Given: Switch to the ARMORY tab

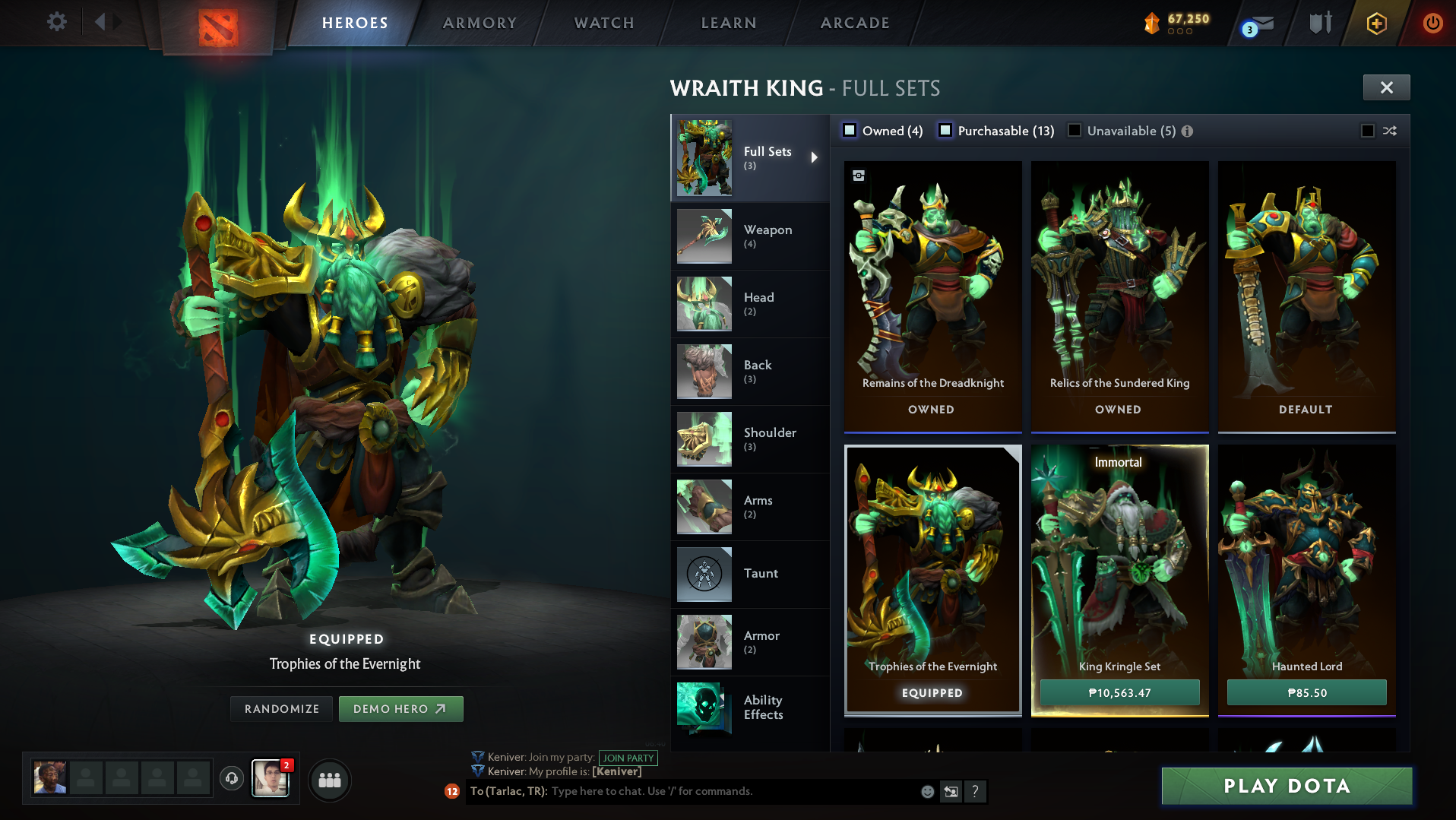Looking at the screenshot, I should point(479,22).
